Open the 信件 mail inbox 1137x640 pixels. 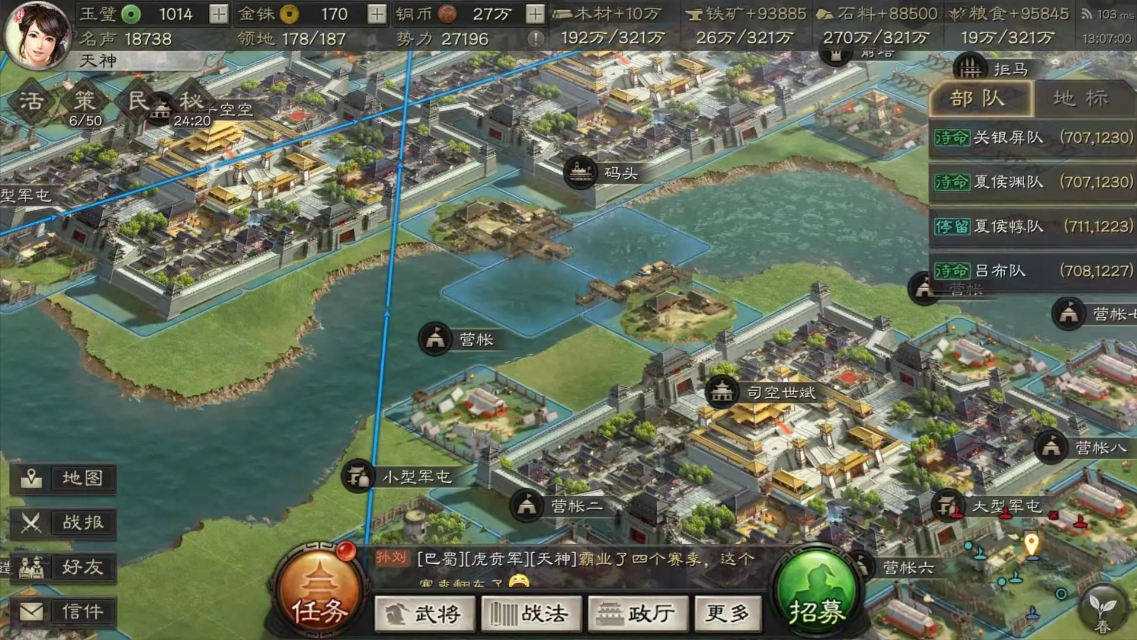(65, 611)
